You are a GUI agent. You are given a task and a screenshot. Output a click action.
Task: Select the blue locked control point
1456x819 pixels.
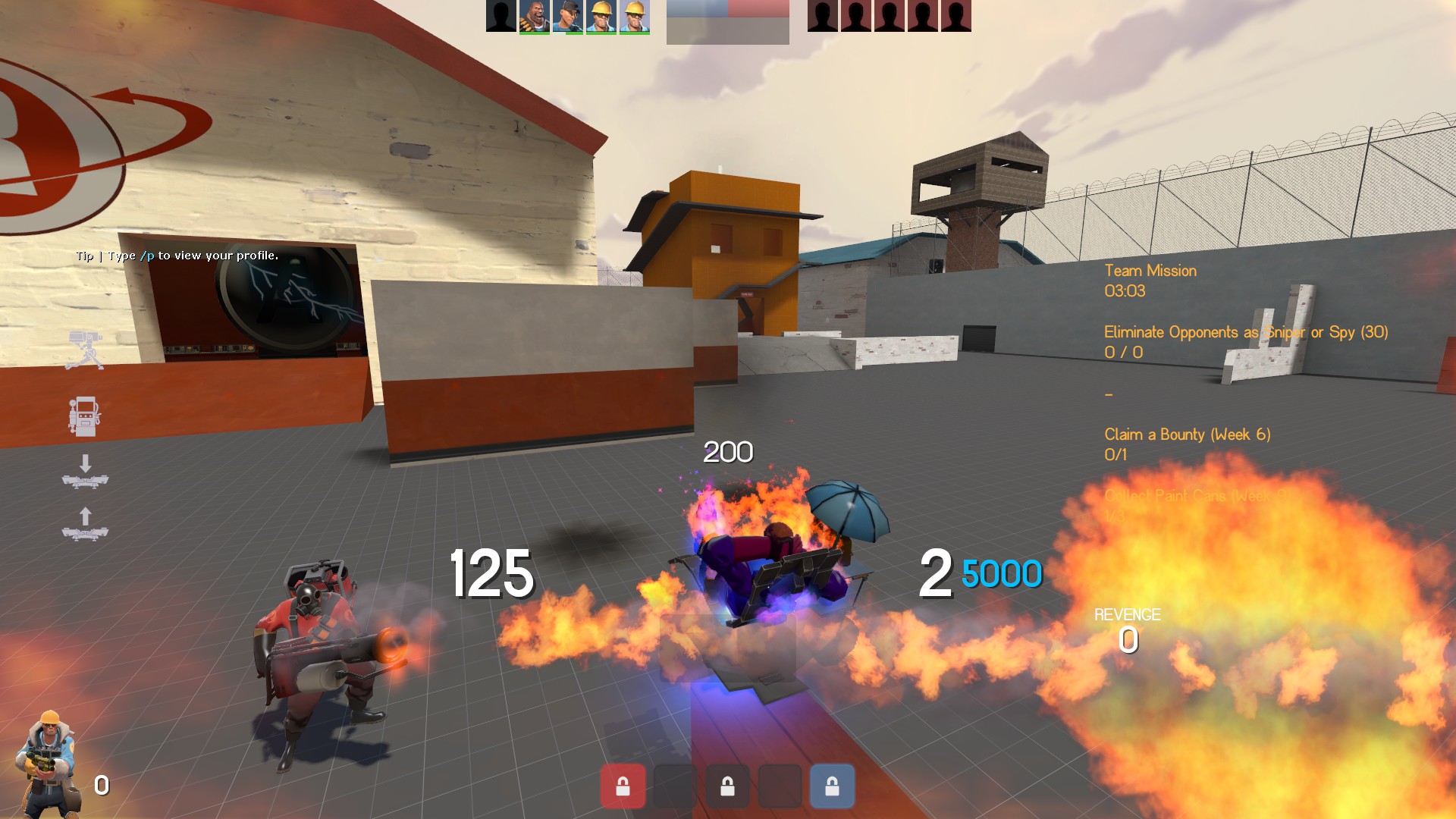(832, 786)
